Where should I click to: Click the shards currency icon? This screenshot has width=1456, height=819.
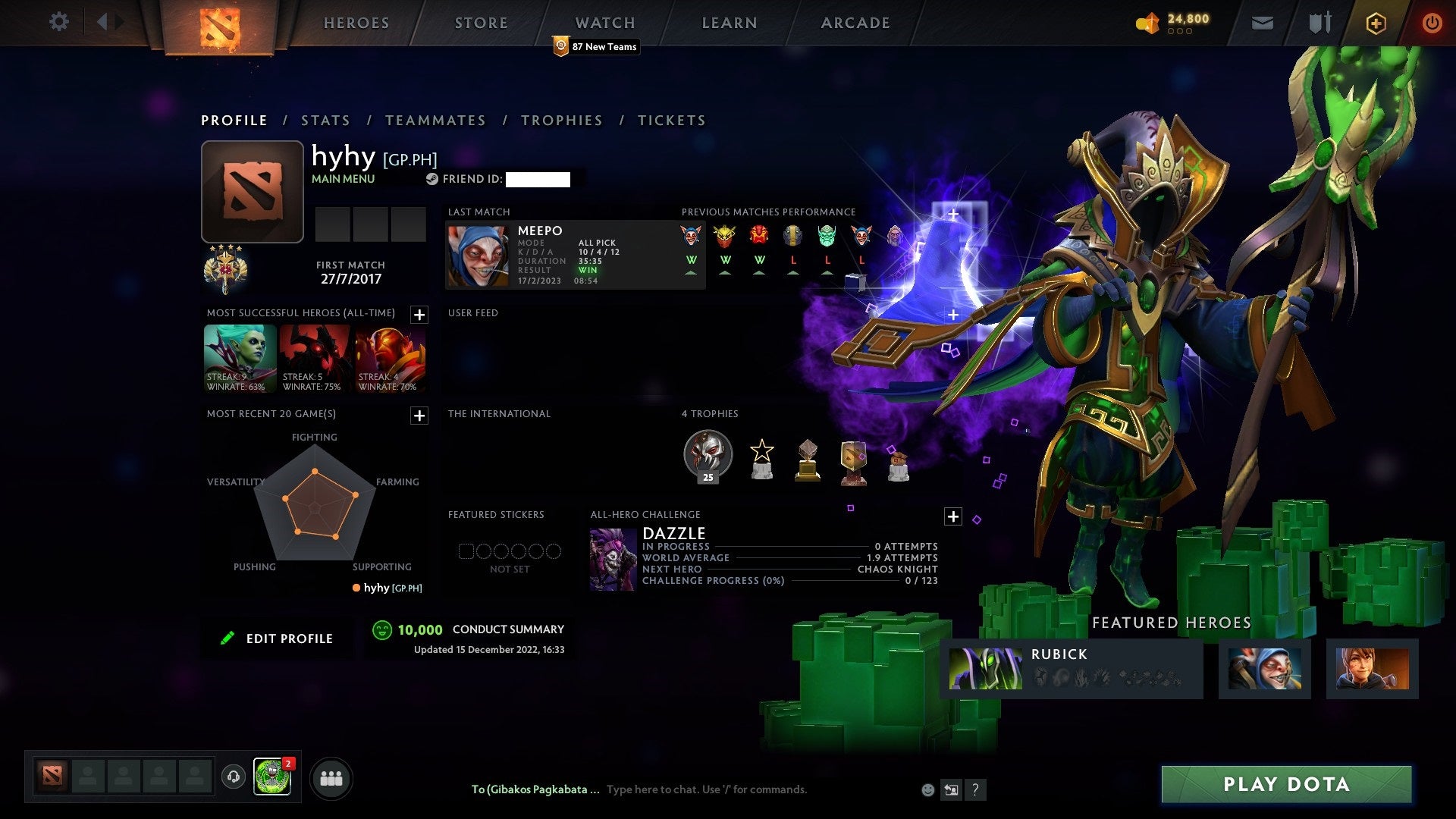(x=1147, y=23)
